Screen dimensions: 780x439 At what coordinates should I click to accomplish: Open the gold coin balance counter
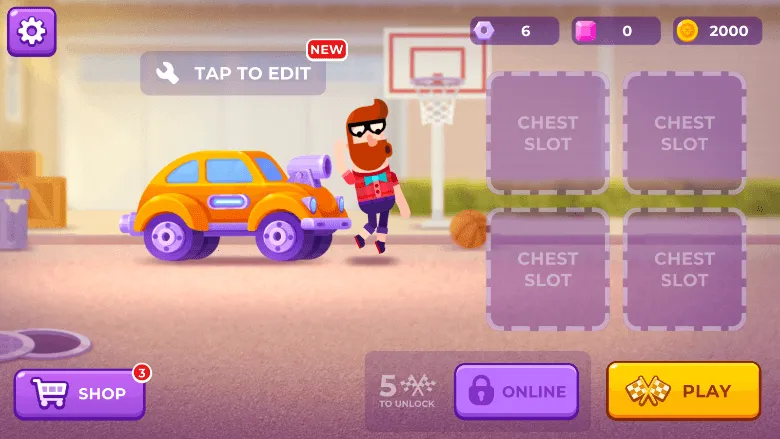pyautogui.click(x=717, y=31)
